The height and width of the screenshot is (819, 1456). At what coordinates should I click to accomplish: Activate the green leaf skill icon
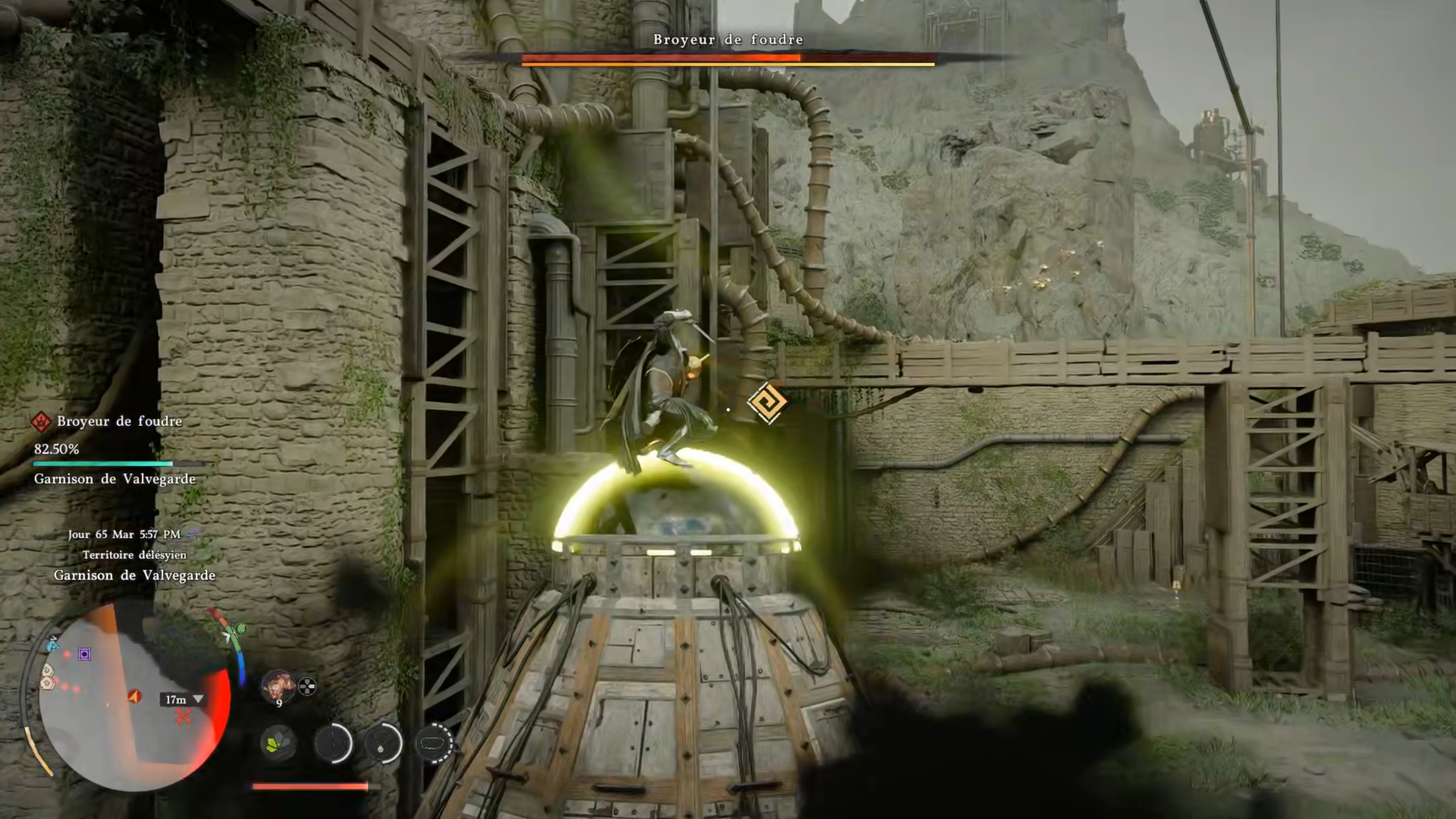tap(278, 743)
